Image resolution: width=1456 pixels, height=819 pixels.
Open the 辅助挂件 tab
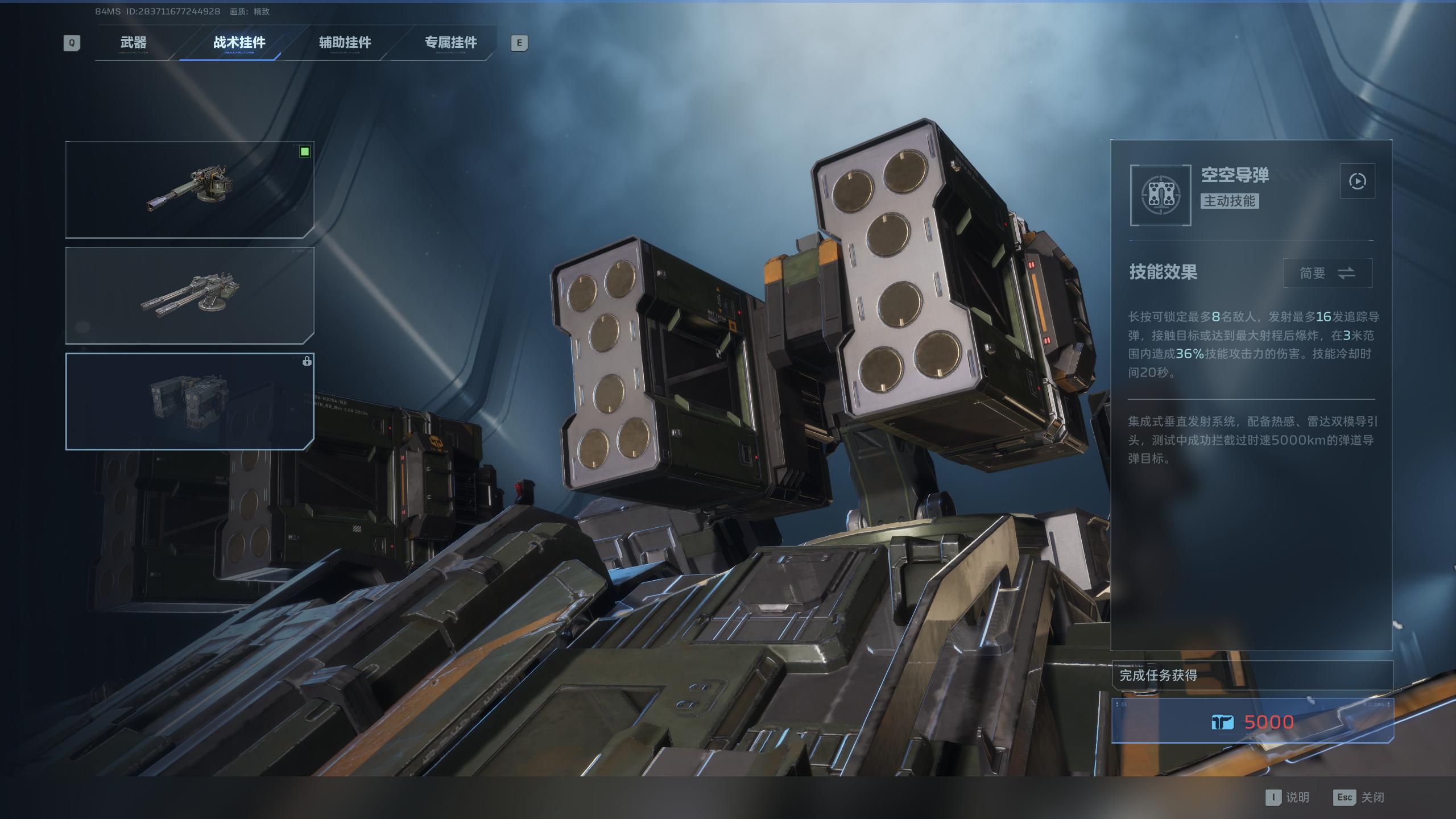(x=345, y=43)
